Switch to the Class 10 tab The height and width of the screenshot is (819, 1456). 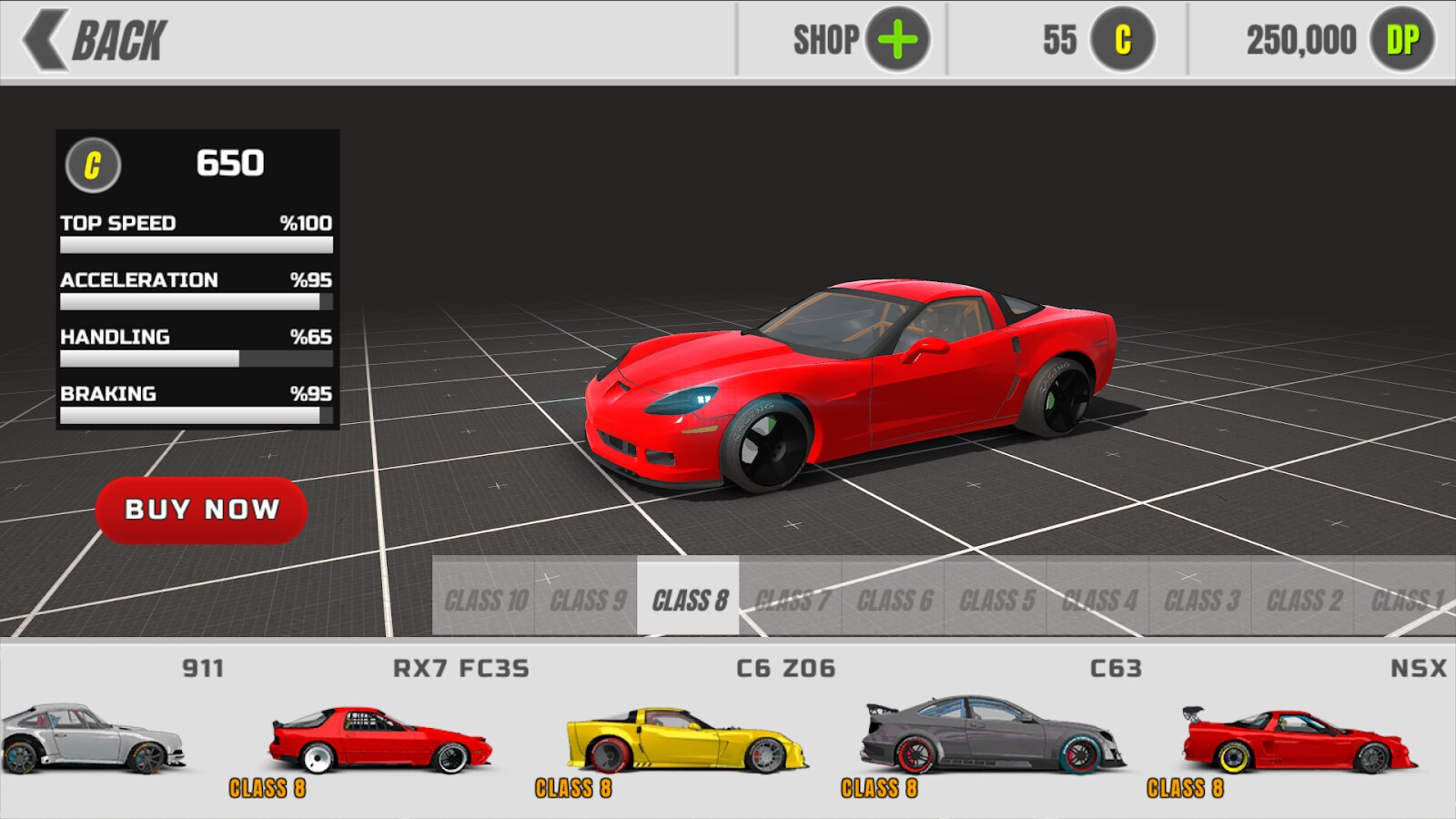(485, 601)
